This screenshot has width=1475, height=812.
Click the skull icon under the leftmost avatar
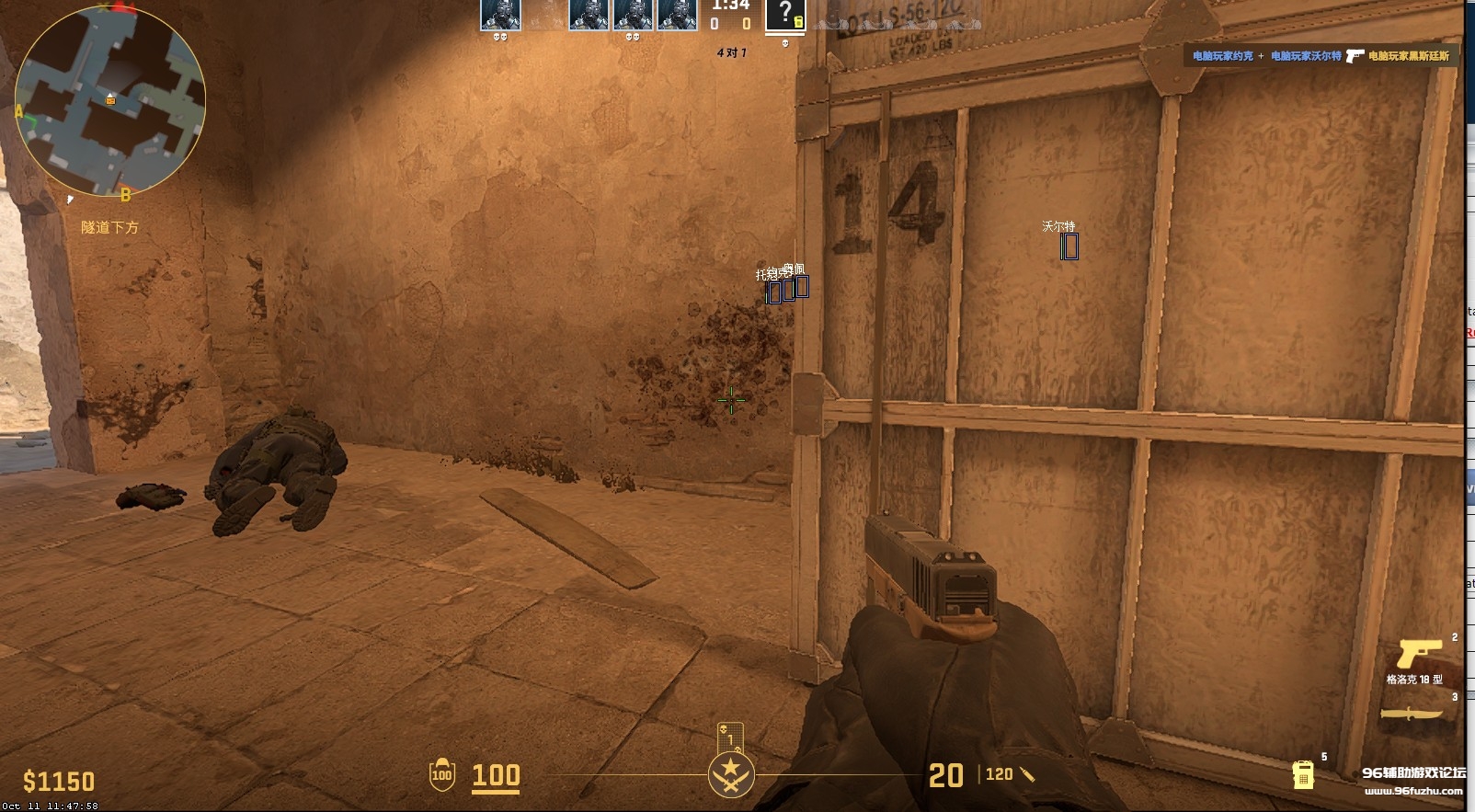[x=499, y=37]
